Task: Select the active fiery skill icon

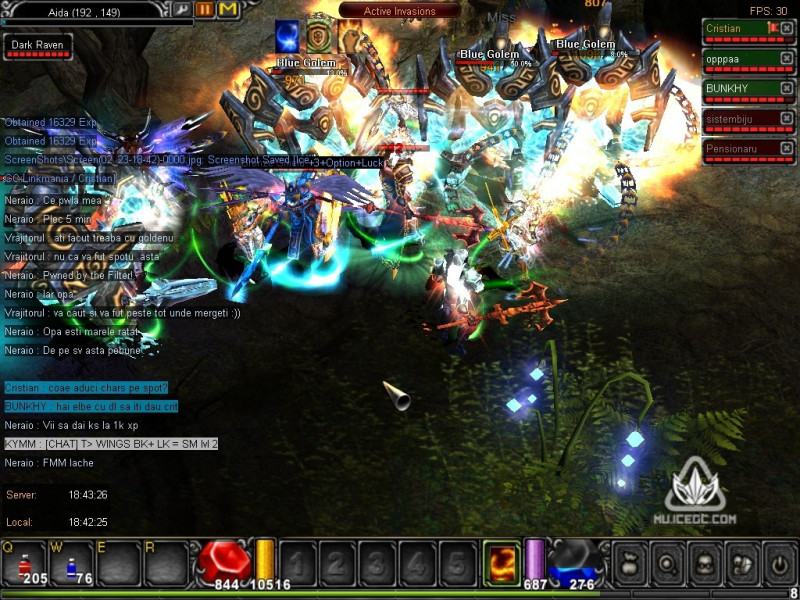Action: pos(501,561)
